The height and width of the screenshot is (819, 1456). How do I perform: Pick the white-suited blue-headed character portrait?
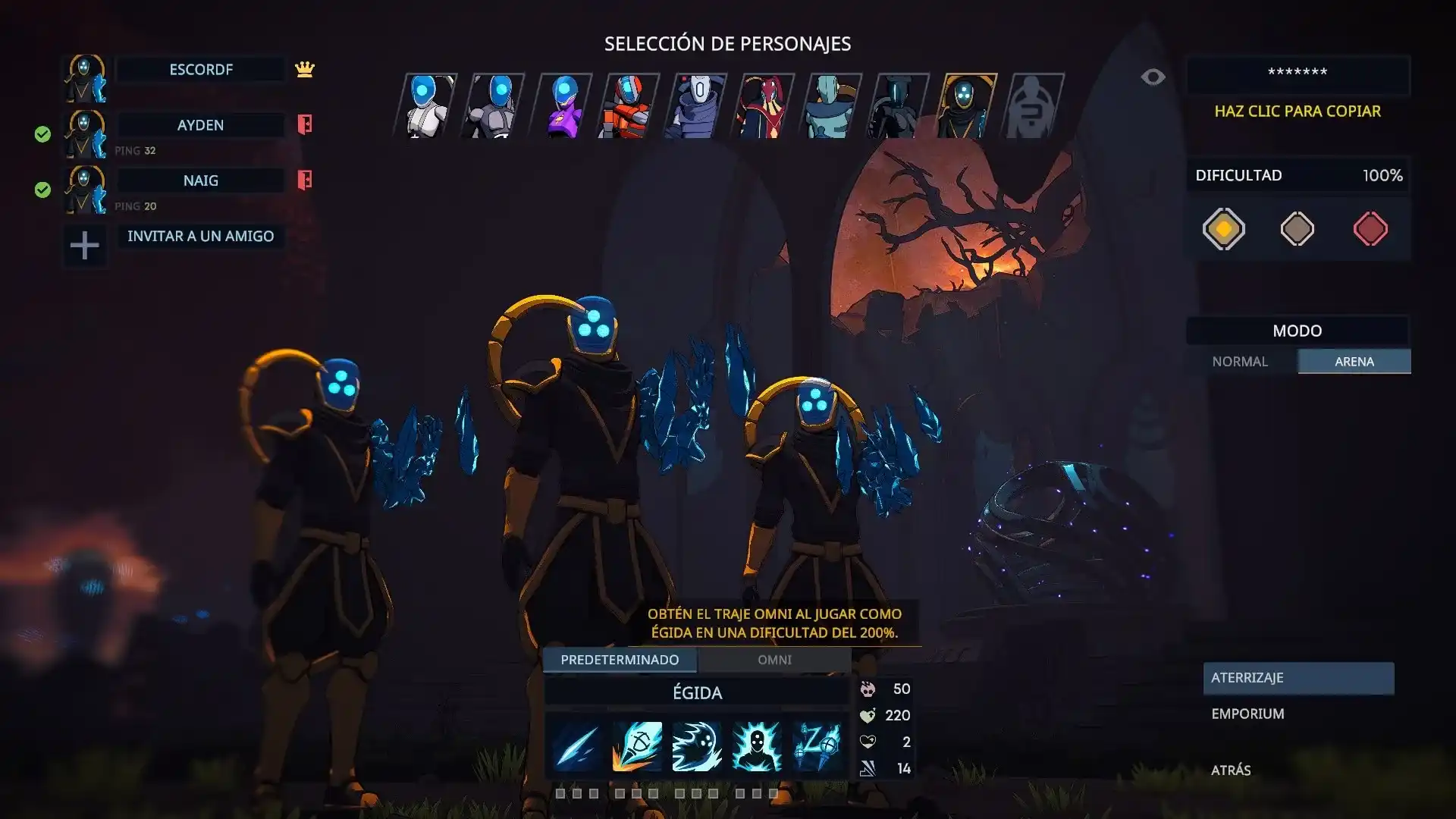[x=426, y=105]
